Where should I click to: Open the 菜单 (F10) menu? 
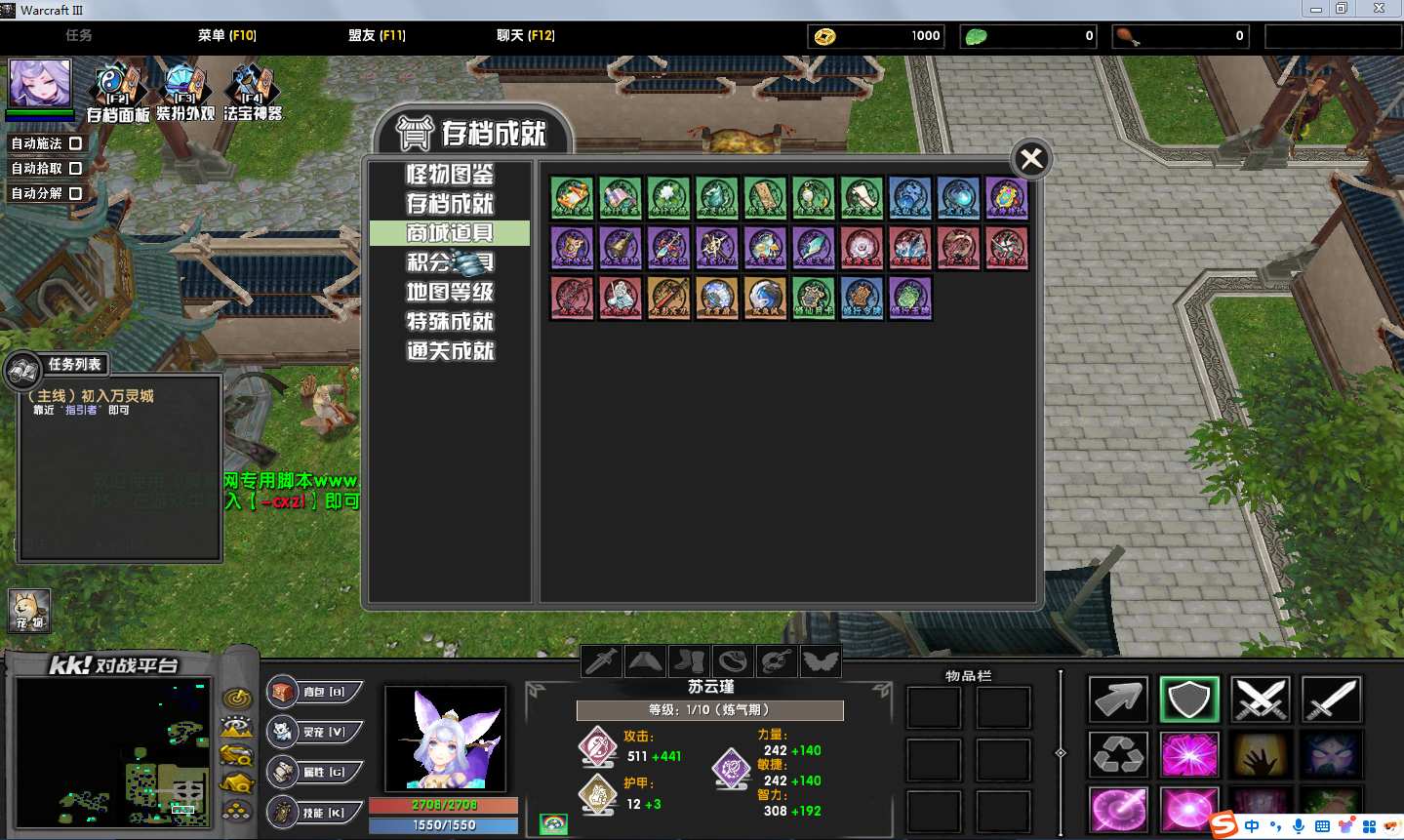[226, 35]
